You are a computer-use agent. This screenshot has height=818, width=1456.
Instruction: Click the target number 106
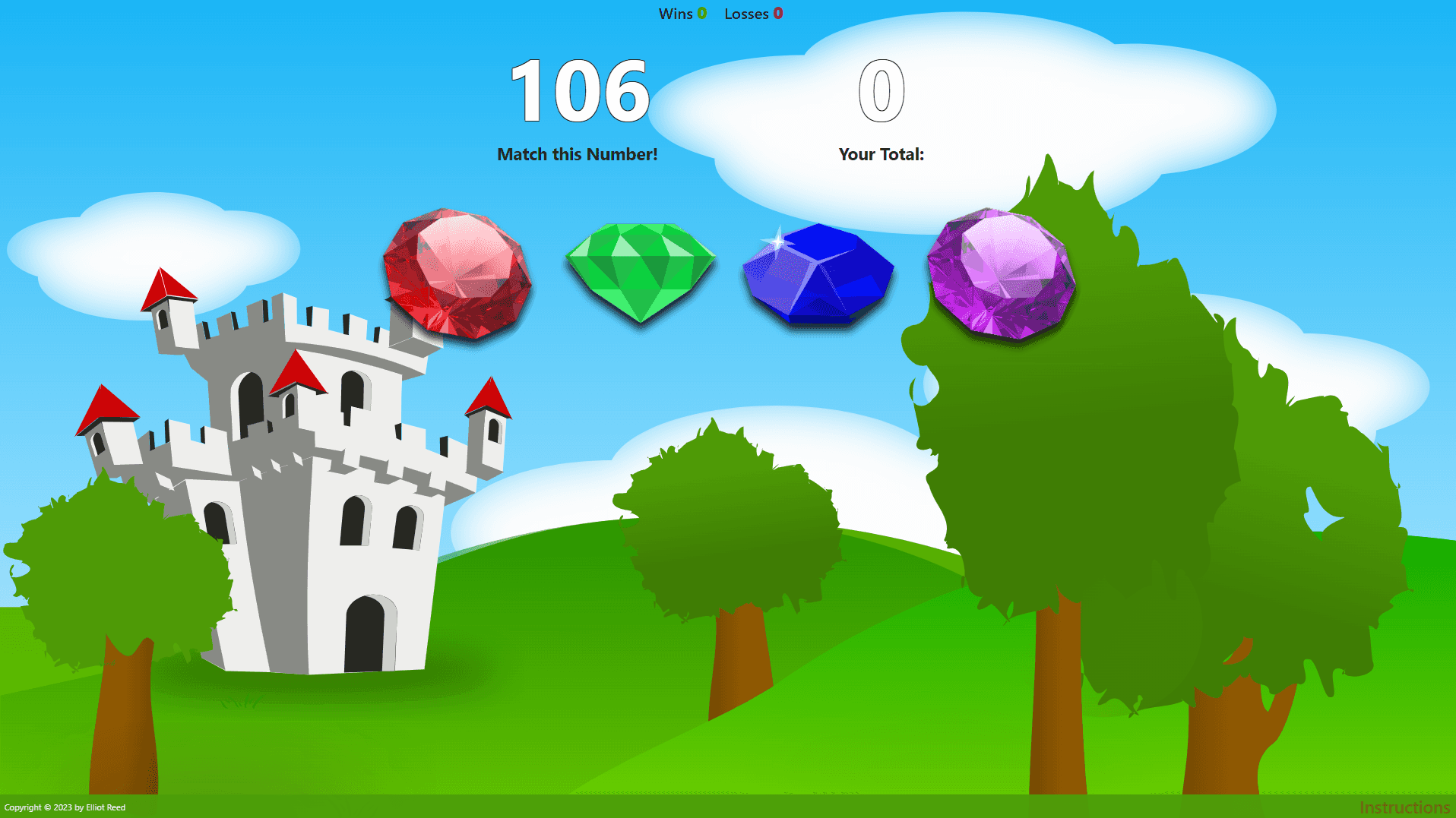[578, 91]
